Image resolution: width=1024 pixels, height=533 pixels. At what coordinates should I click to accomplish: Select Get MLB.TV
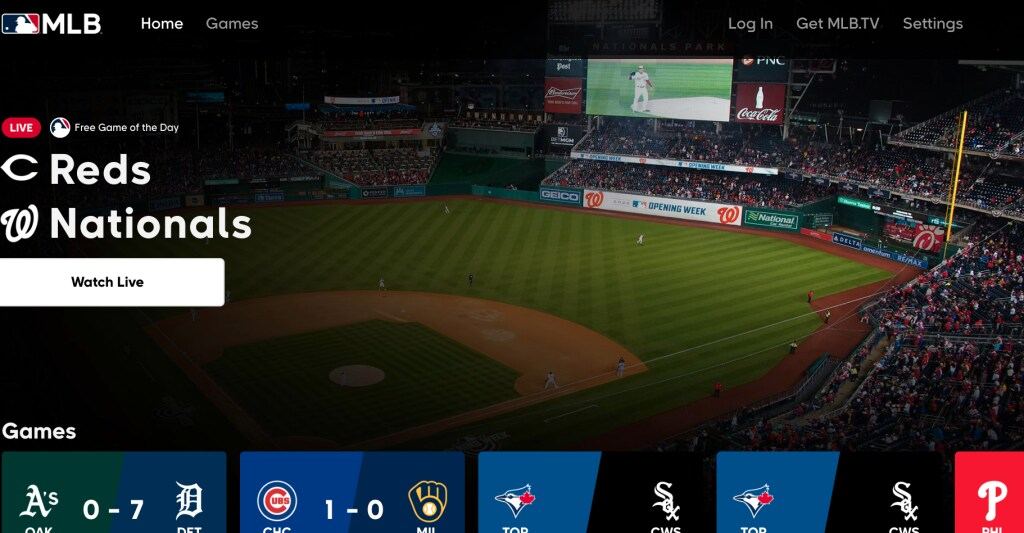tap(837, 24)
